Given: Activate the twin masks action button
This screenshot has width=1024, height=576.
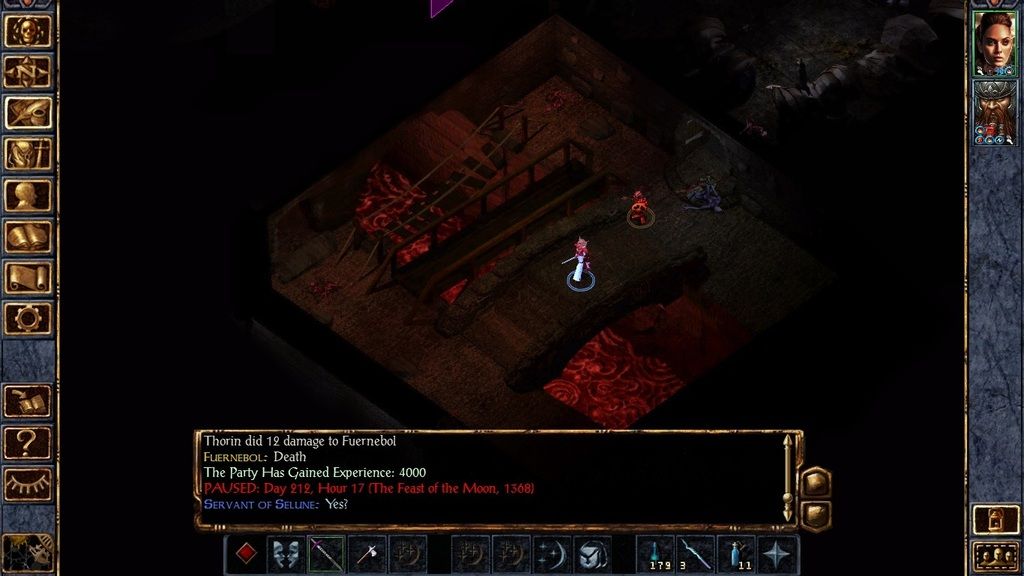Looking at the screenshot, I should (285, 554).
